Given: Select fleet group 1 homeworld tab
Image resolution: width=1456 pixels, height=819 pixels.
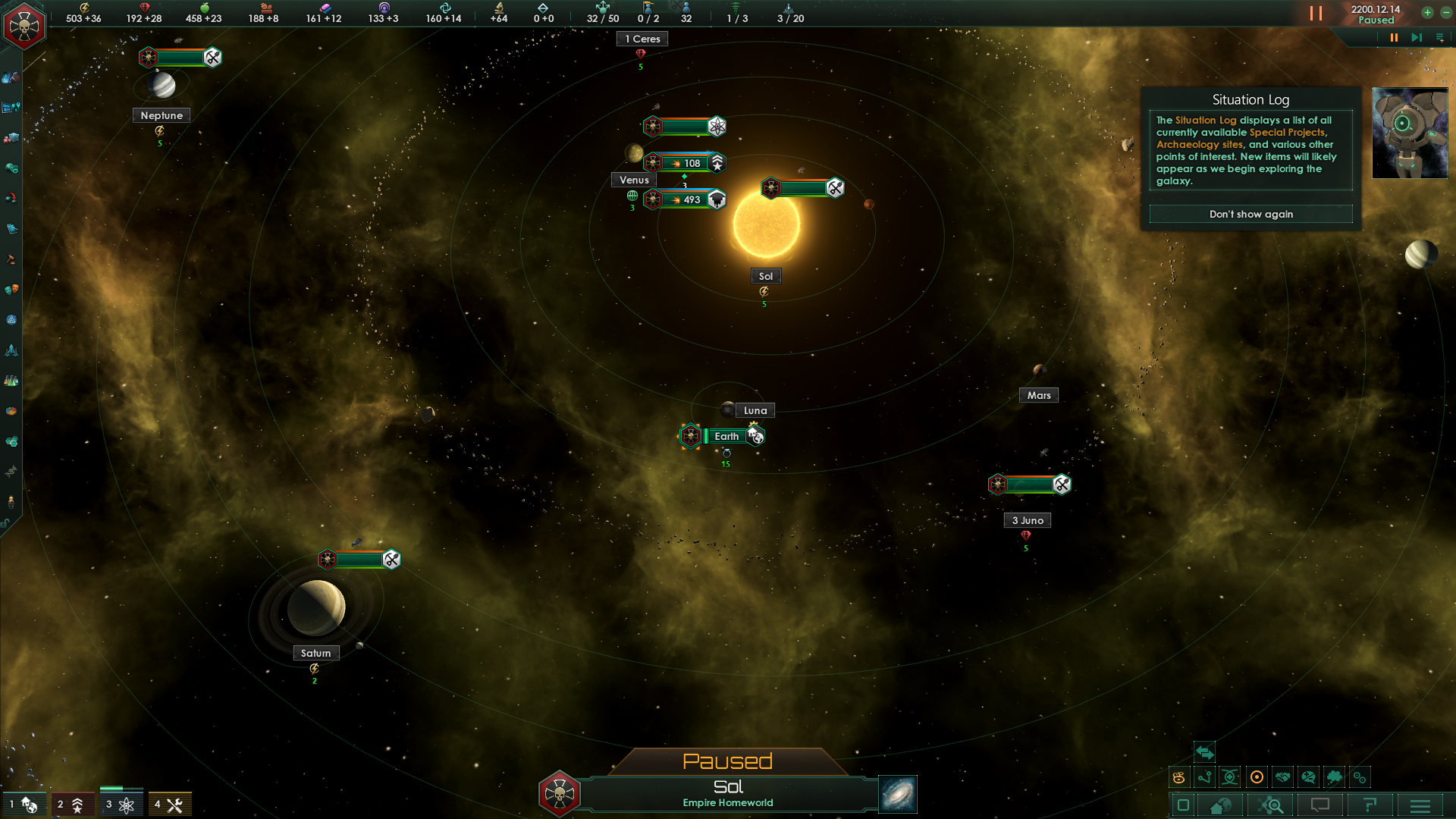Looking at the screenshot, I should 24,805.
